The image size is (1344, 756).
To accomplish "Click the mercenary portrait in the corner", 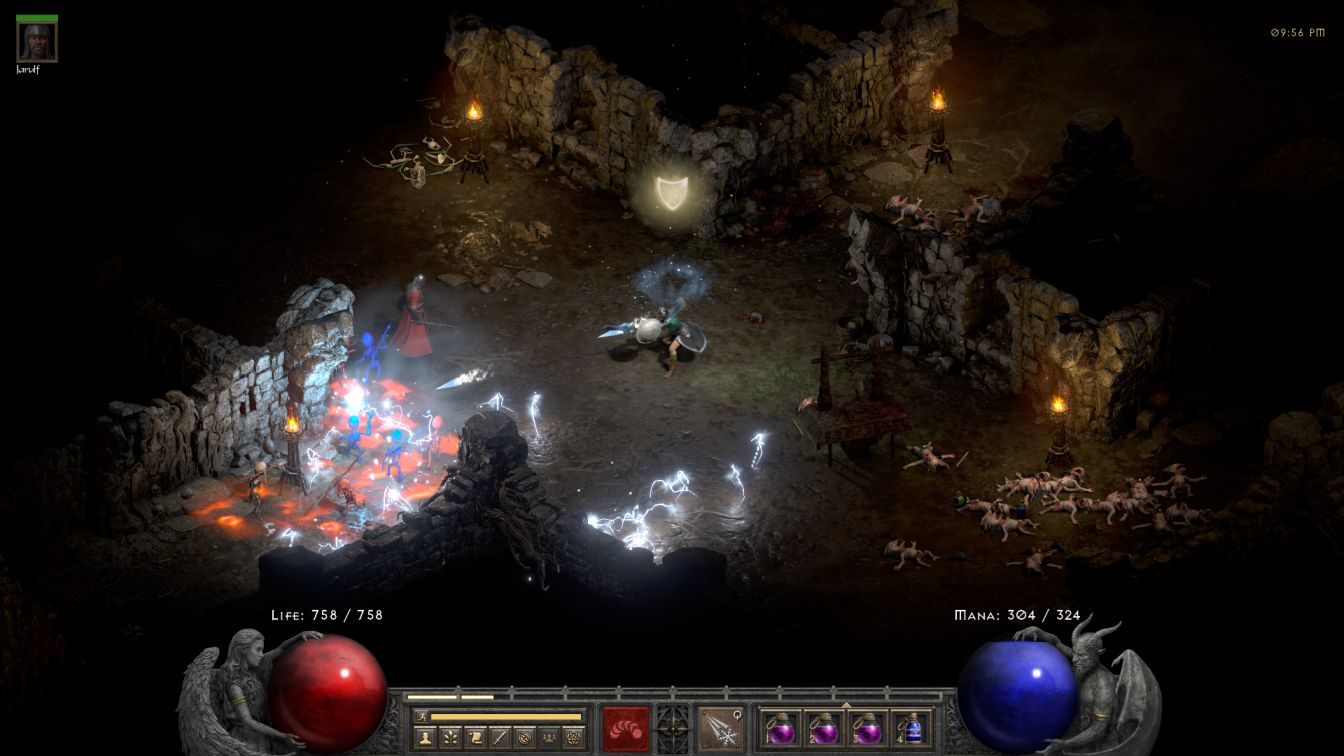I will tap(37, 41).
